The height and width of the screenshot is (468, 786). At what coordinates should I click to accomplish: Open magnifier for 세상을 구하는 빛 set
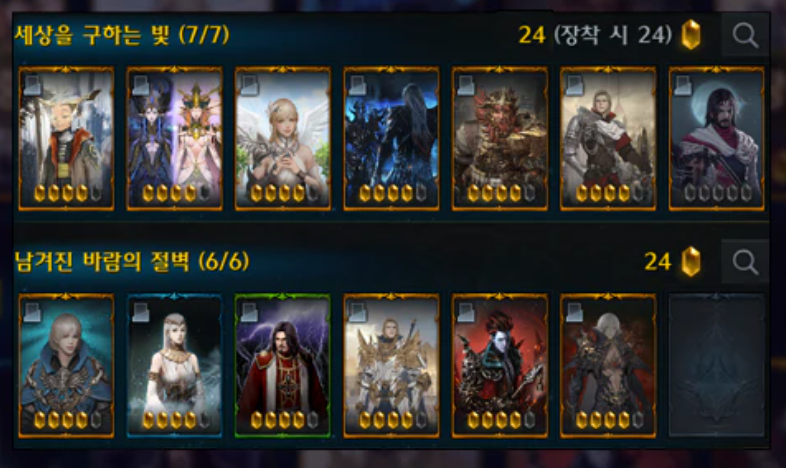tap(745, 36)
